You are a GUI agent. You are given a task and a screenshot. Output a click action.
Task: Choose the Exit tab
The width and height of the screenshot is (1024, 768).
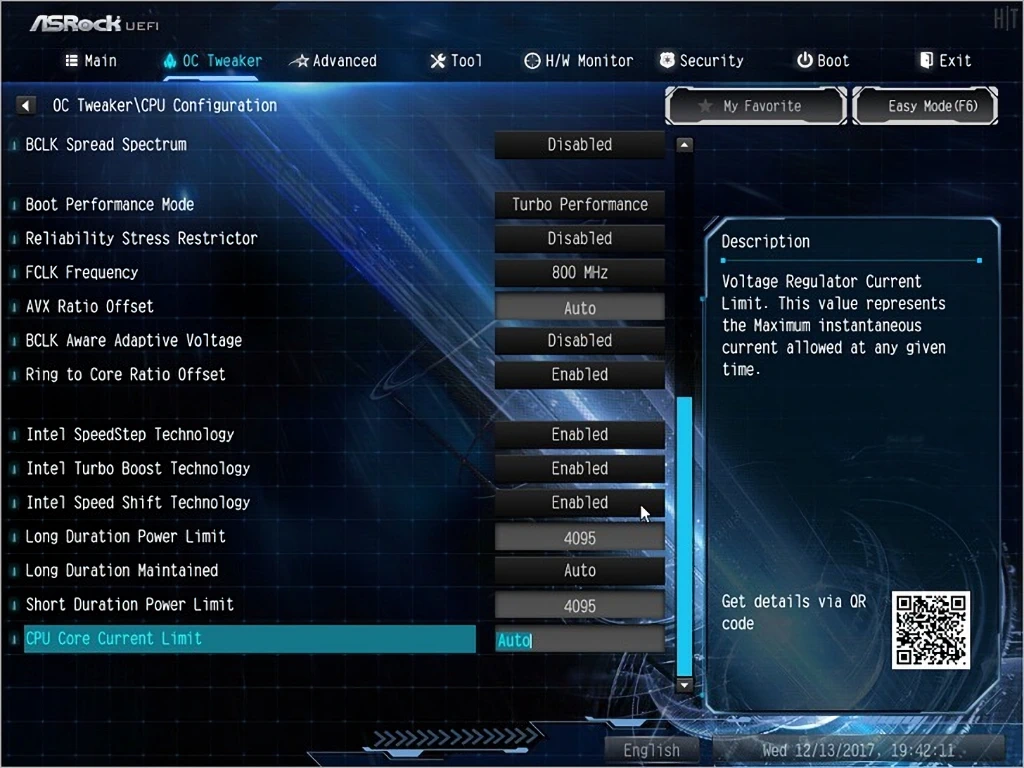coord(945,61)
